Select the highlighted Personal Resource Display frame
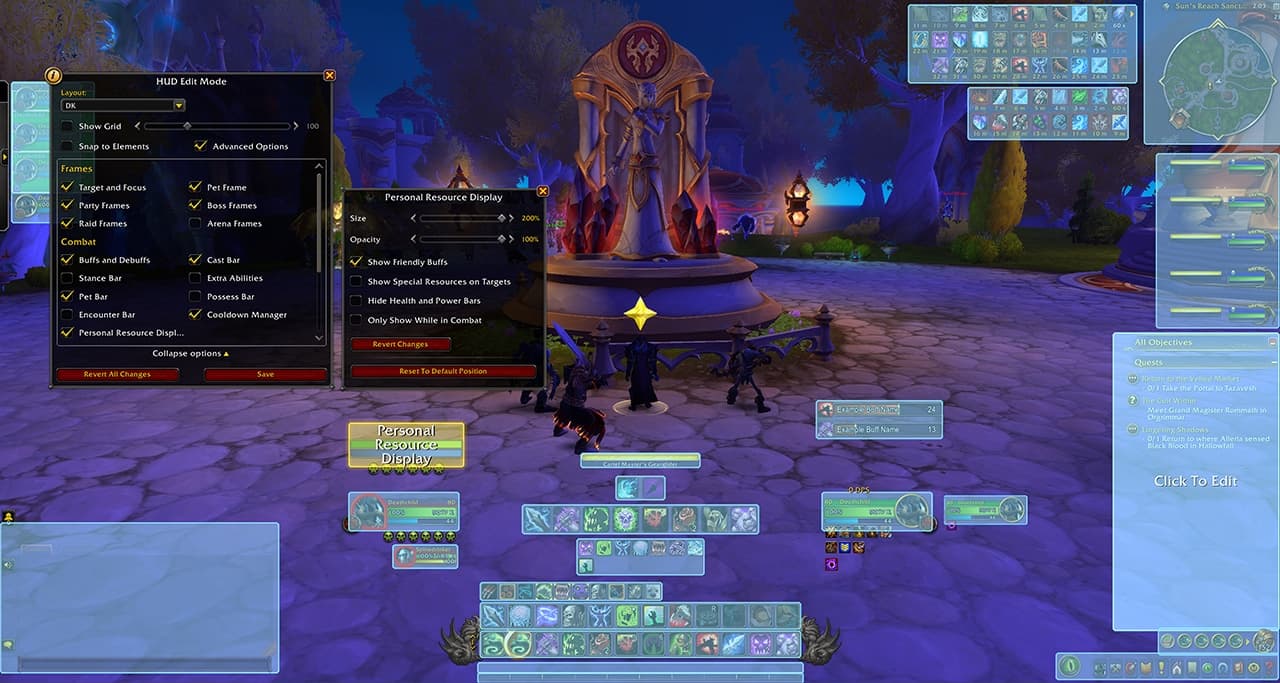The width and height of the screenshot is (1280, 683). click(x=406, y=445)
